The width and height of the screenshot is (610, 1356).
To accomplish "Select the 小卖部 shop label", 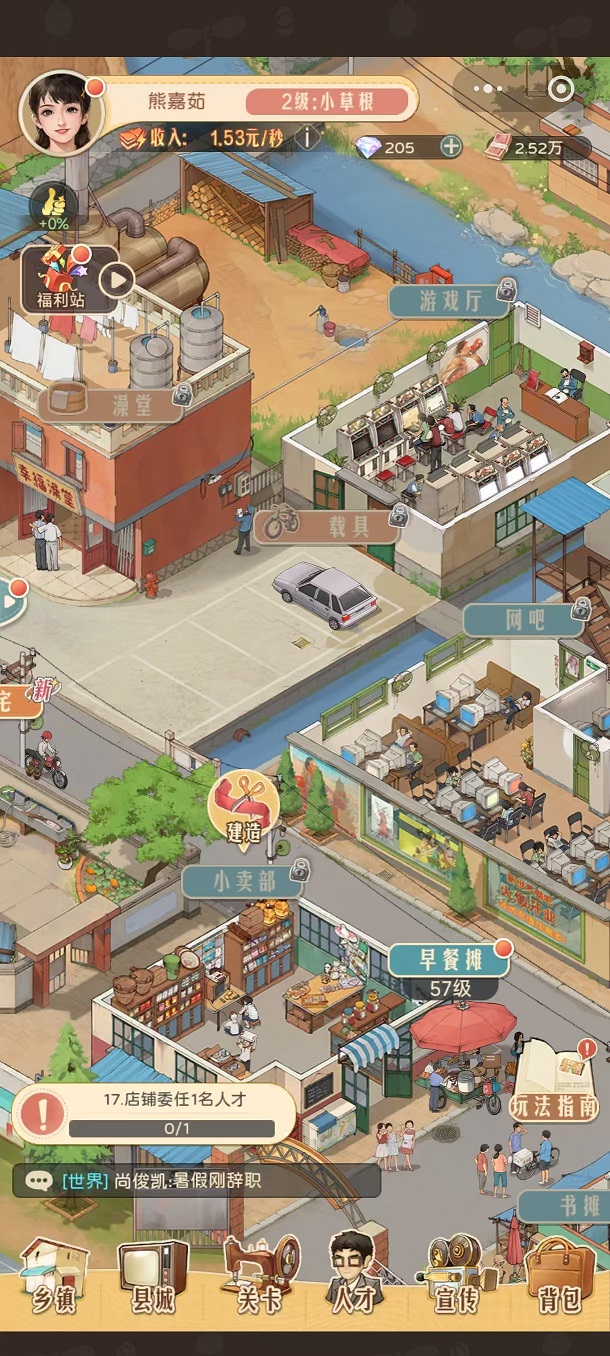I will tap(242, 882).
